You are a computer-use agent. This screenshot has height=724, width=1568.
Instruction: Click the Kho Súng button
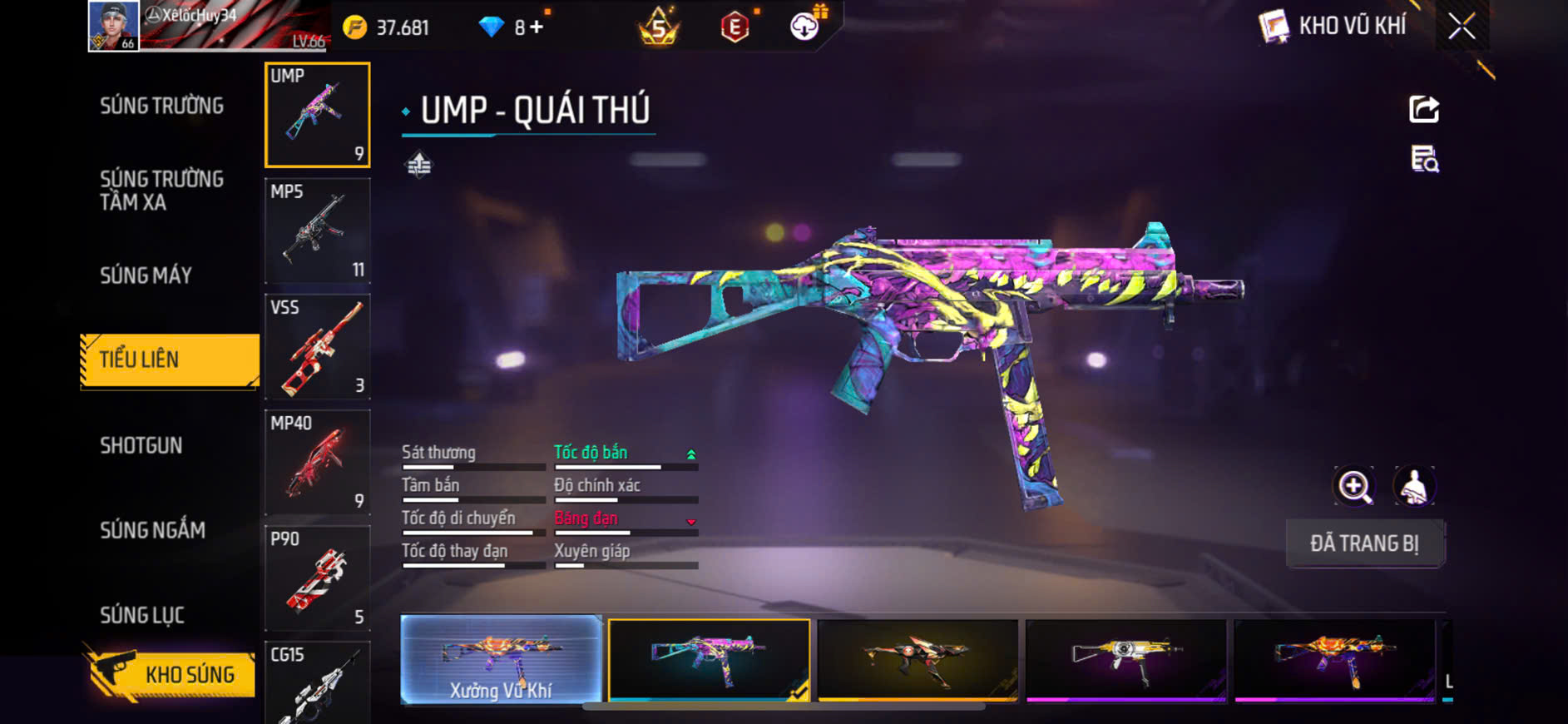coord(171,673)
